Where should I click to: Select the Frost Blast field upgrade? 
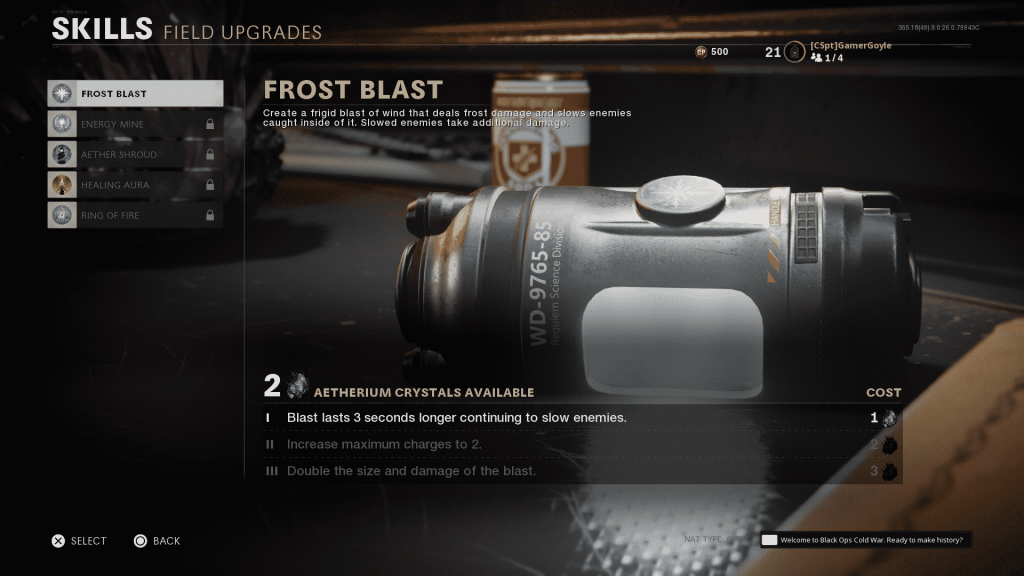[135, 94]
